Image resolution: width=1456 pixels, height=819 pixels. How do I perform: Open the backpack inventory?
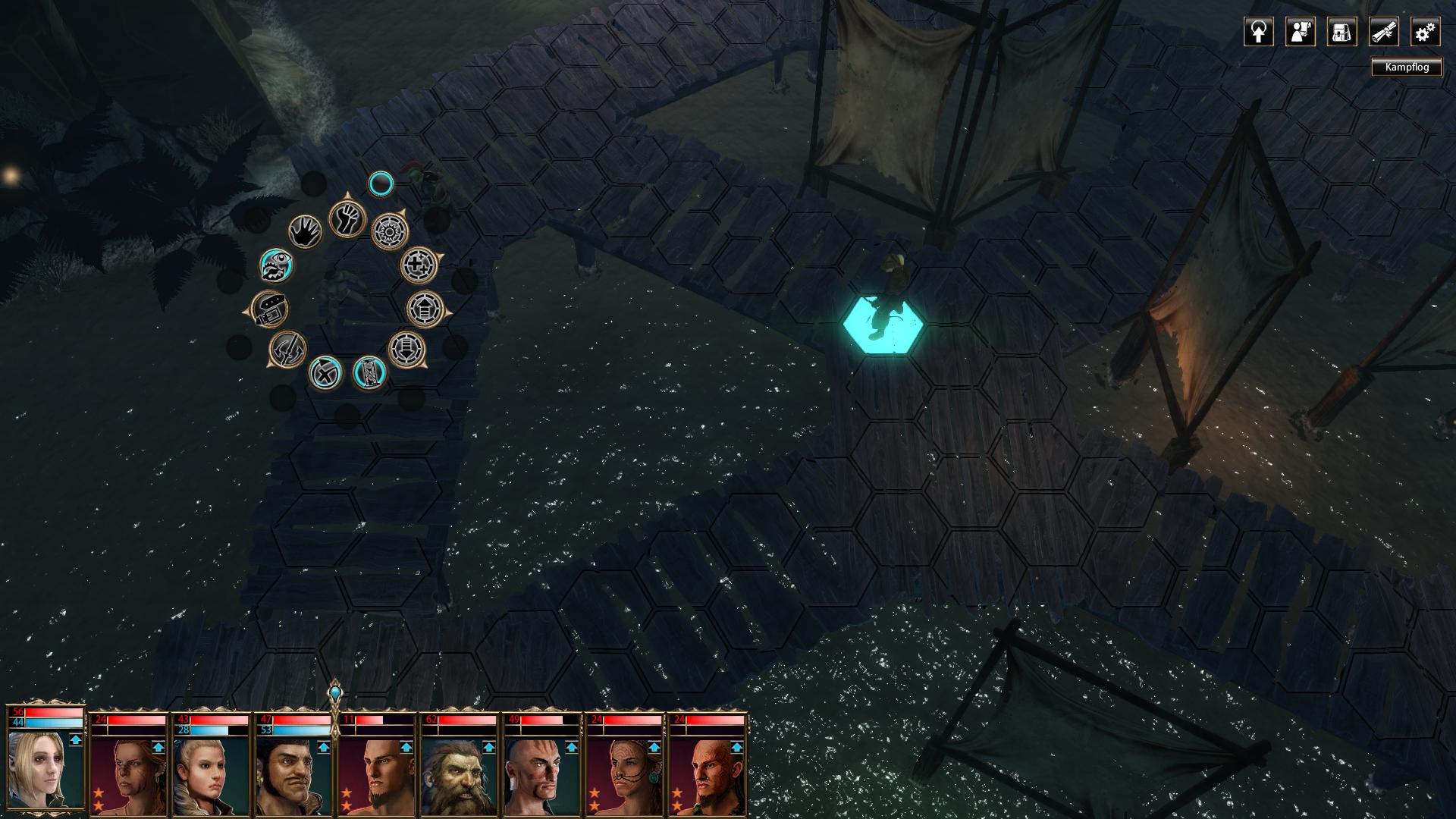pyautogui.click(x=1341, y=33)
